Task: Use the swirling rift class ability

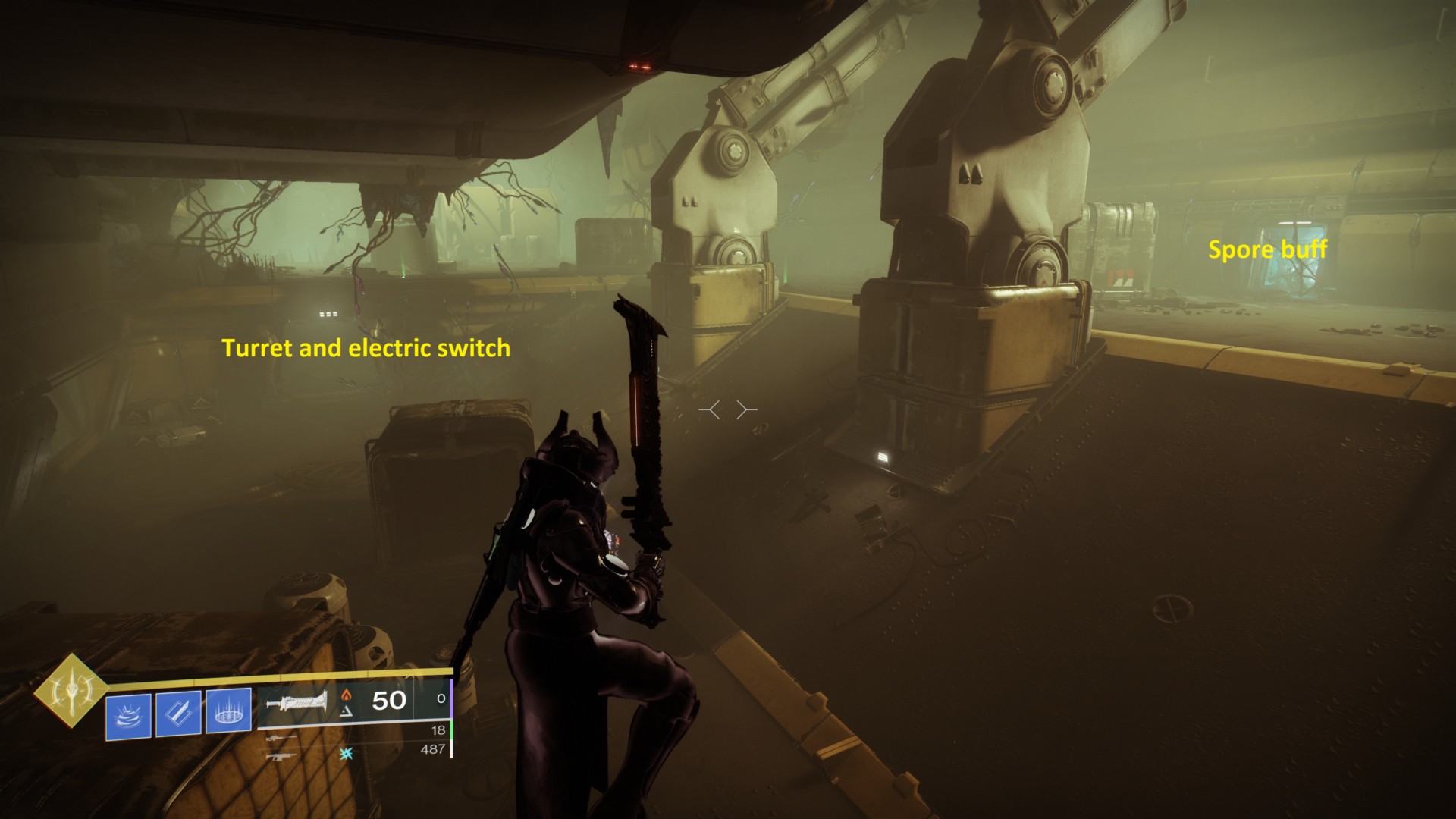Action: click(128, 714)
